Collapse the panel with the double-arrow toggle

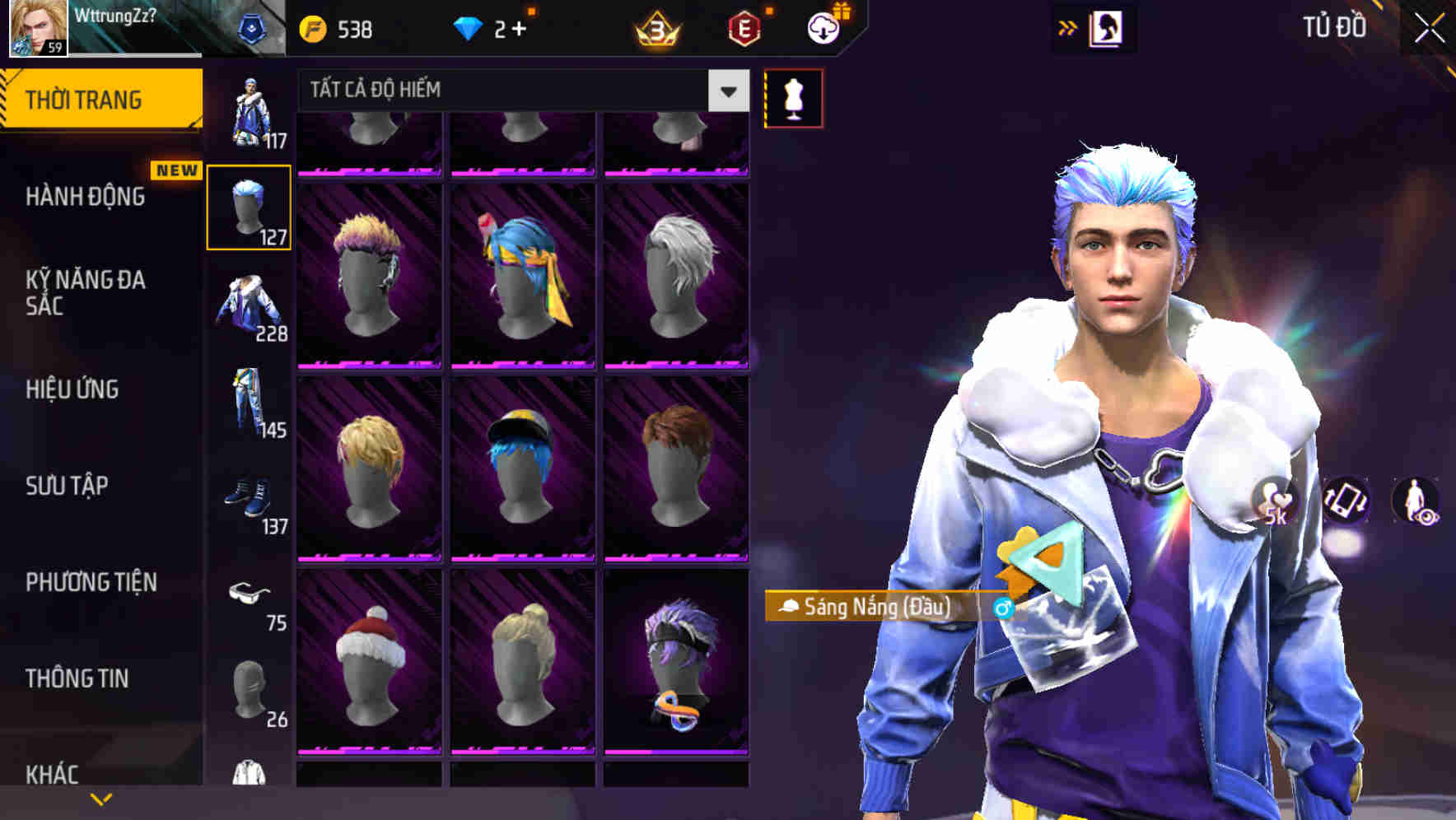(1066, 27)
